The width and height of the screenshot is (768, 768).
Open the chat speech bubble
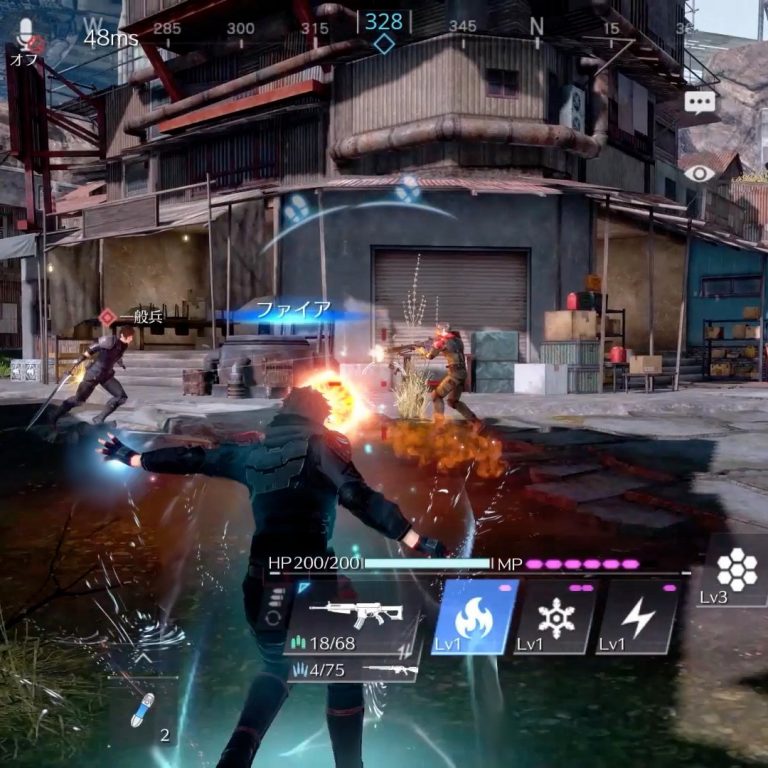click(700, 102)
